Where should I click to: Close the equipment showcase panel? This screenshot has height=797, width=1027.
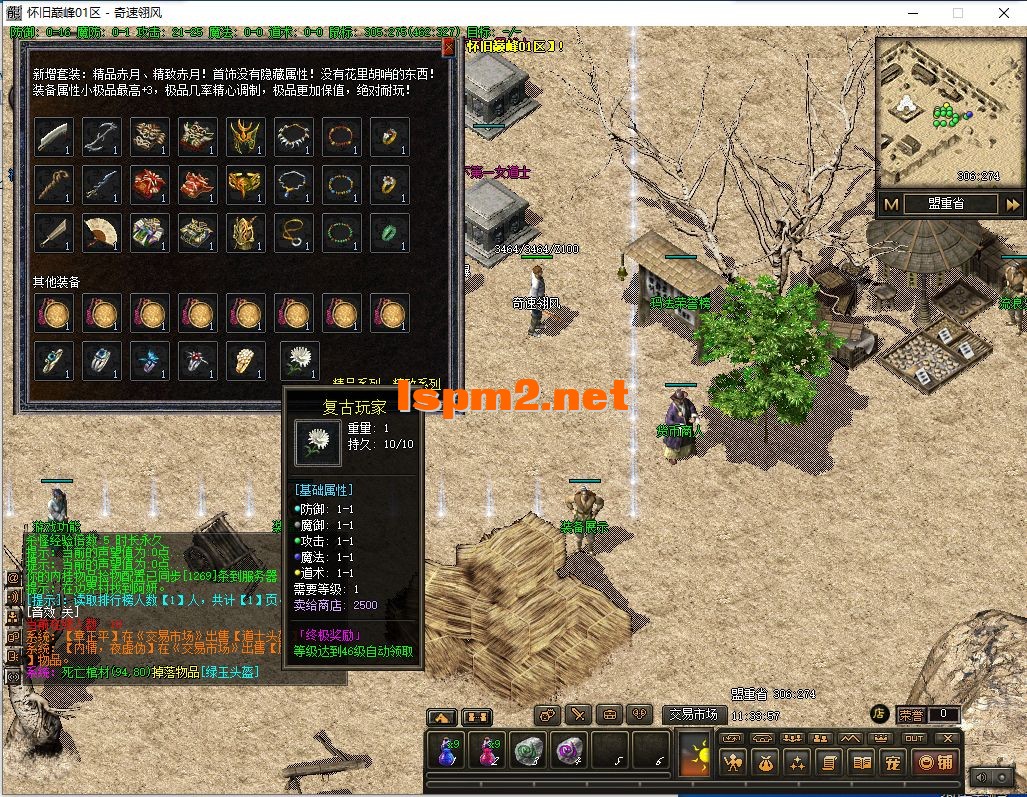coord(447,47)
